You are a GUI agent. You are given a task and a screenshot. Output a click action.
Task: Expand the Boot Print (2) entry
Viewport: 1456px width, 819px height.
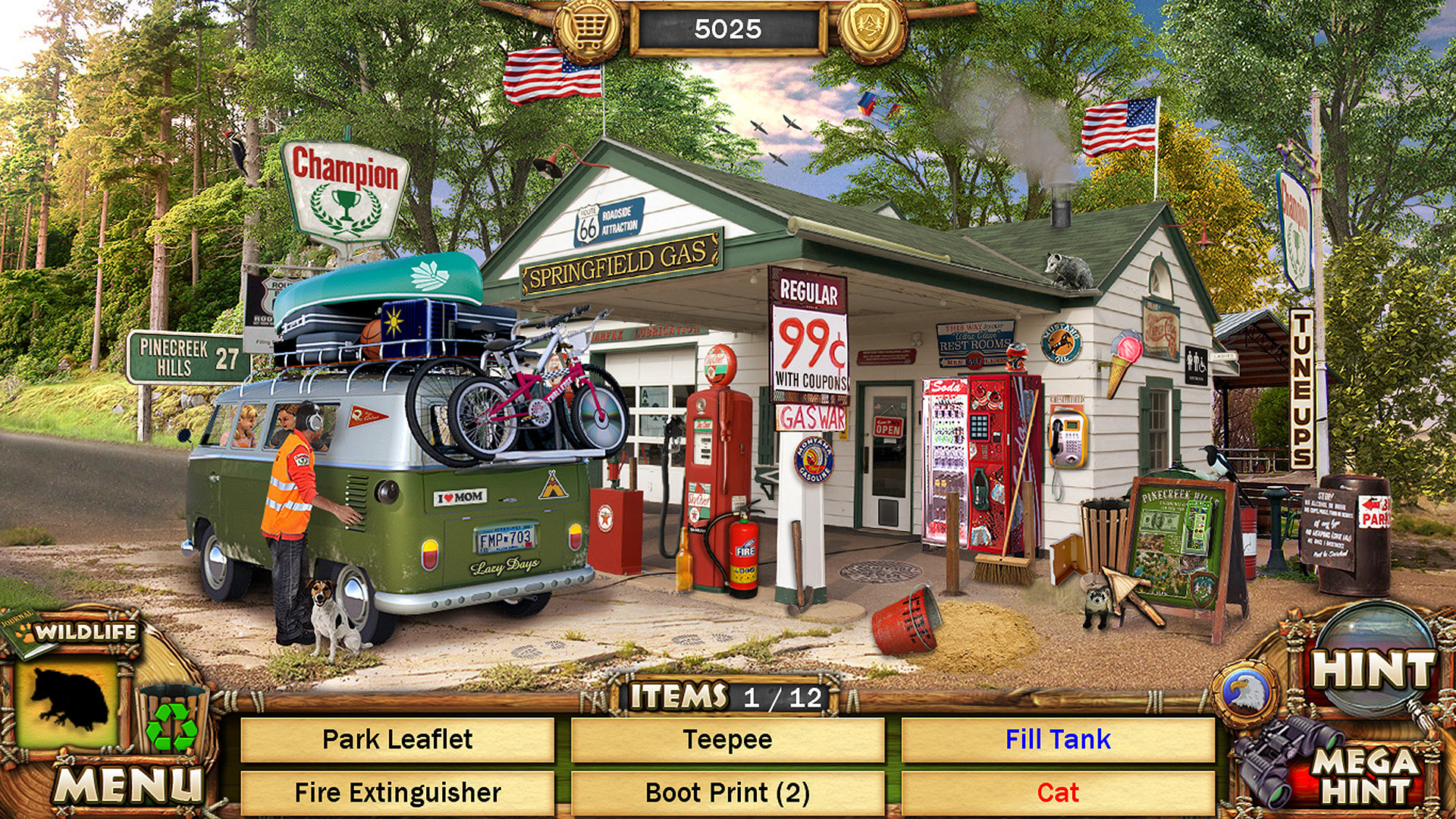click(x=726, y=792)
